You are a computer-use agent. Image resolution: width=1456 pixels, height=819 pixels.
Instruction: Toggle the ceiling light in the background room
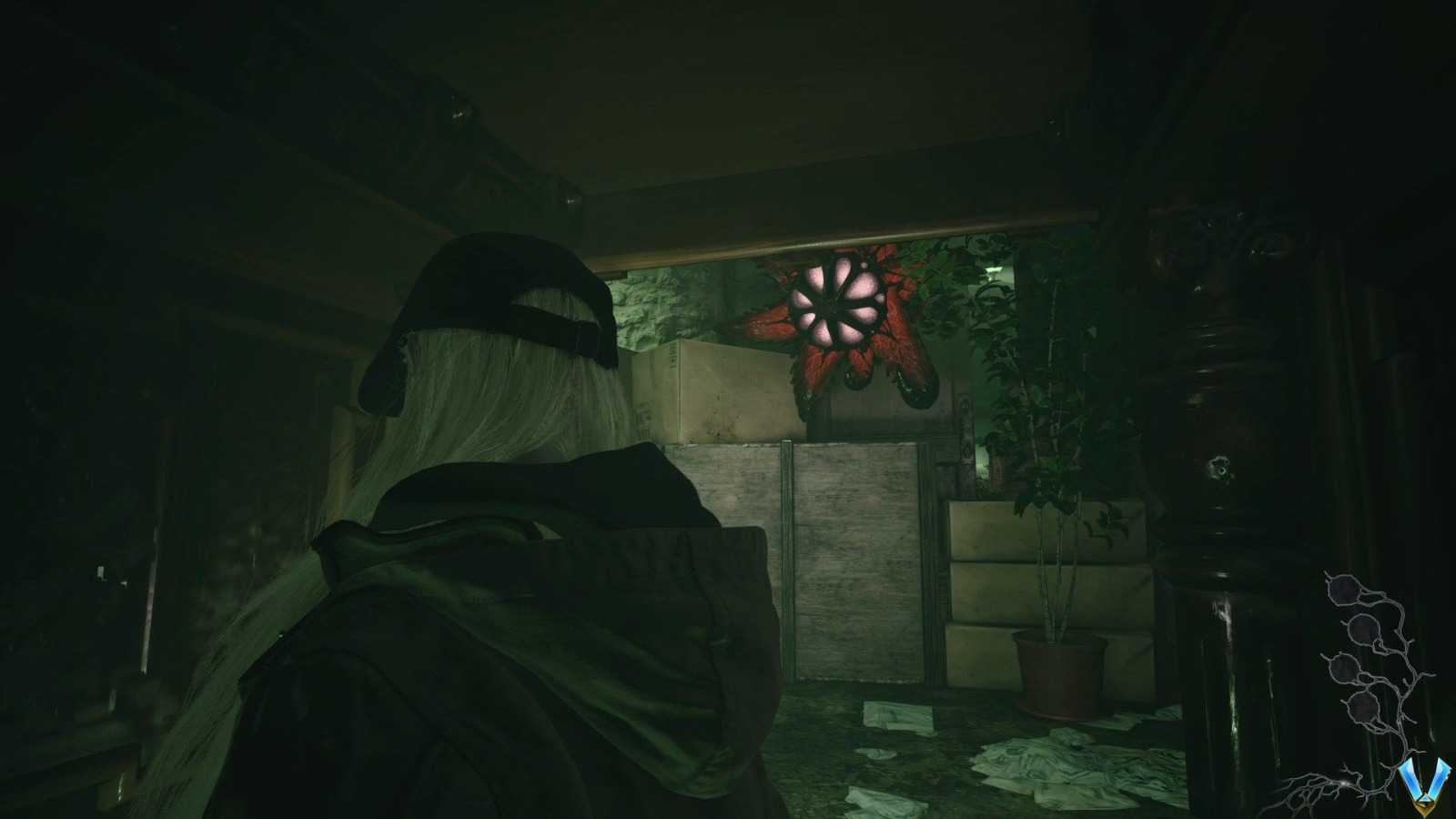click(x=992, y=270)
